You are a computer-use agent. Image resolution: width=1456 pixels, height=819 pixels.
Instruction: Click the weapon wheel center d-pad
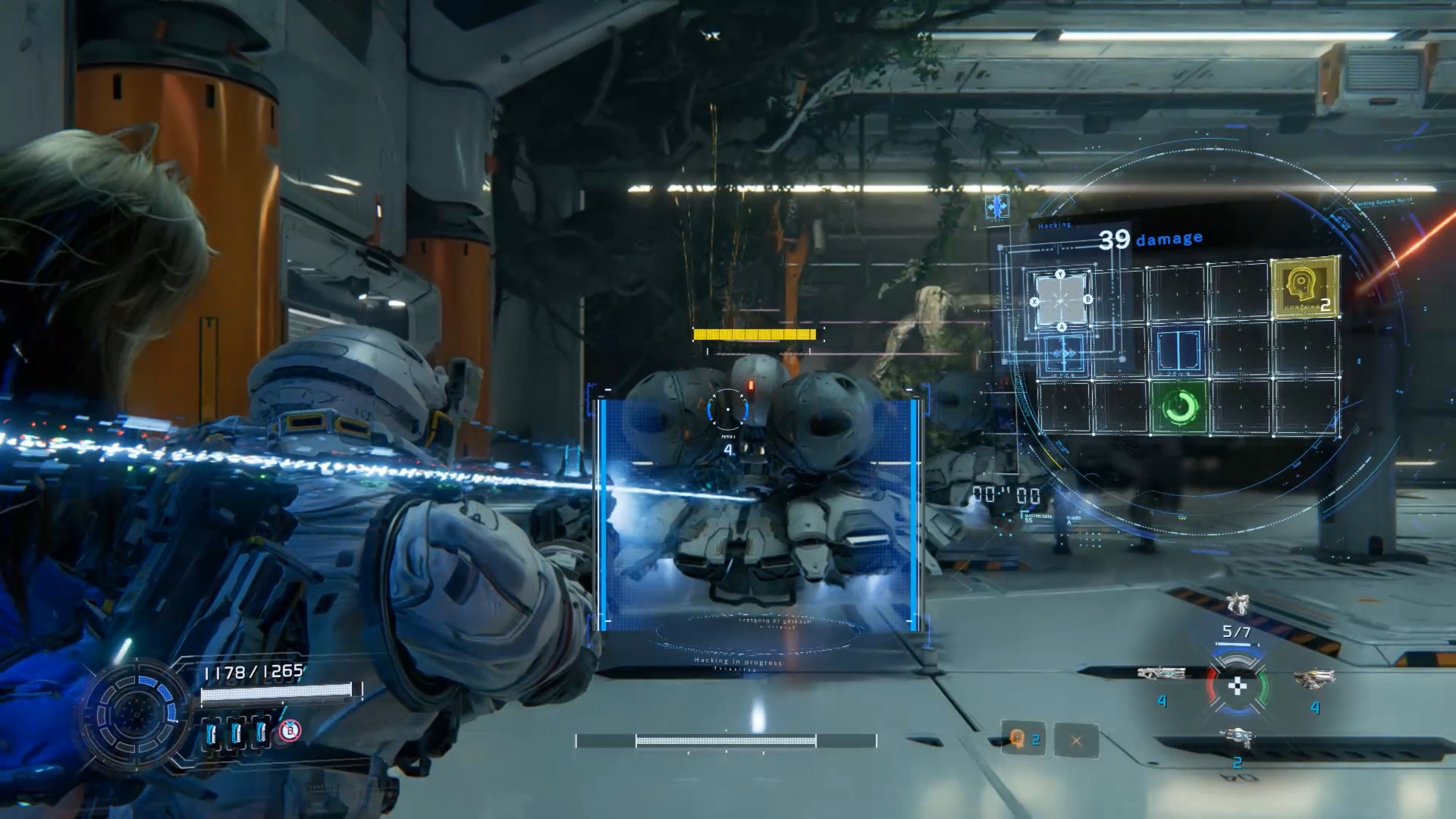click(1237, 687)
